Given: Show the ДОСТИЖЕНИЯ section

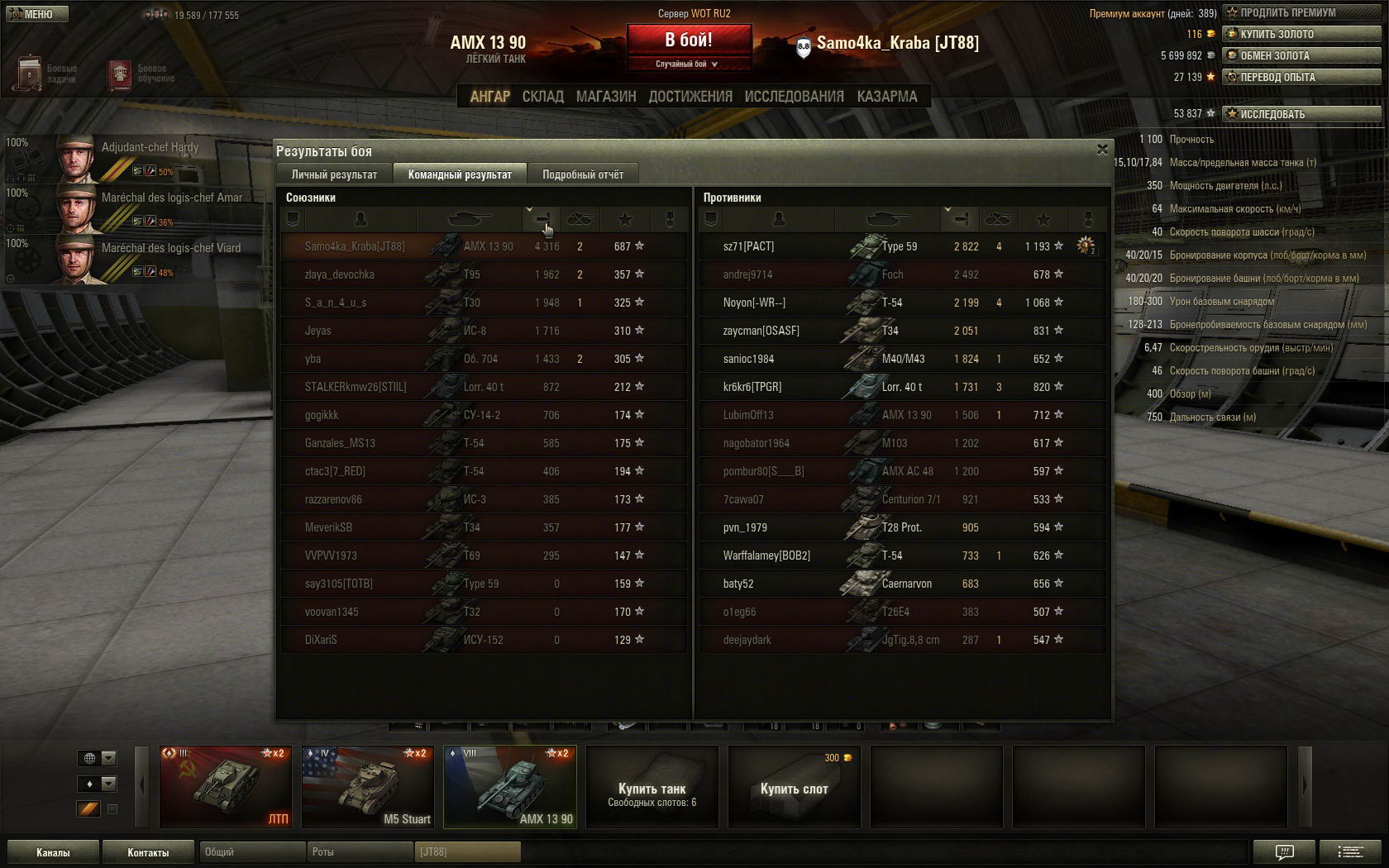Looking at the screenshot, I should tap(690, 97).
